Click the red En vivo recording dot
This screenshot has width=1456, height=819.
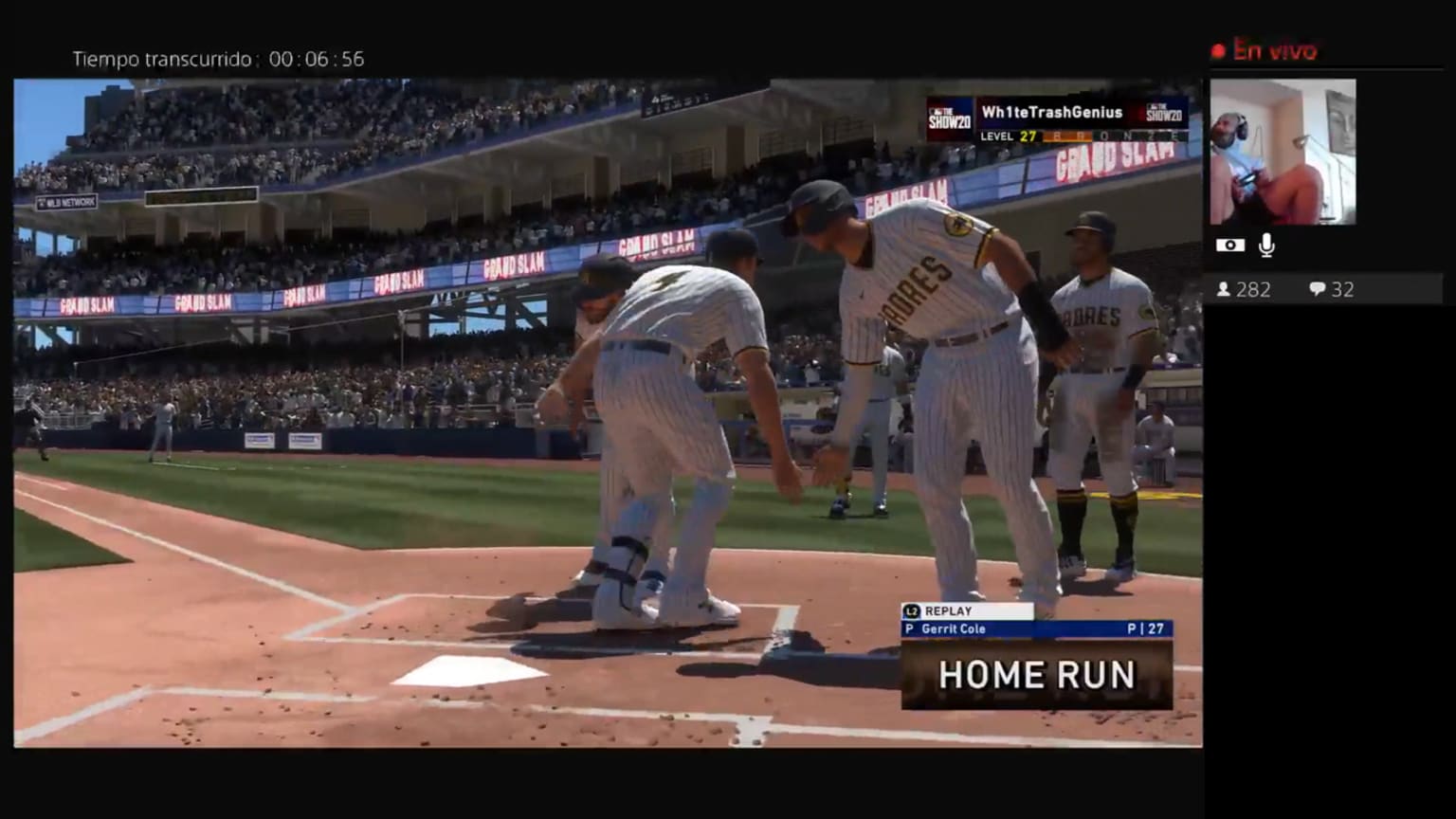coord(1218,47)
